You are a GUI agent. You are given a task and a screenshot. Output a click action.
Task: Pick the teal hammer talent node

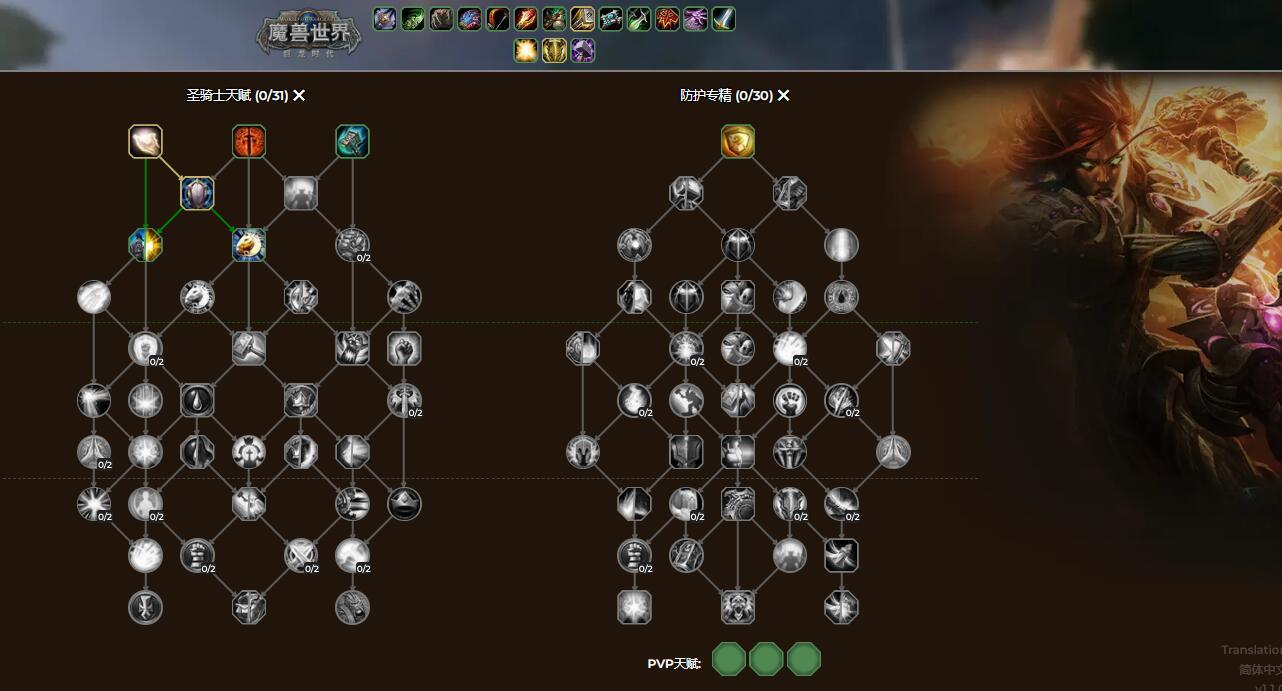[352, 142]
